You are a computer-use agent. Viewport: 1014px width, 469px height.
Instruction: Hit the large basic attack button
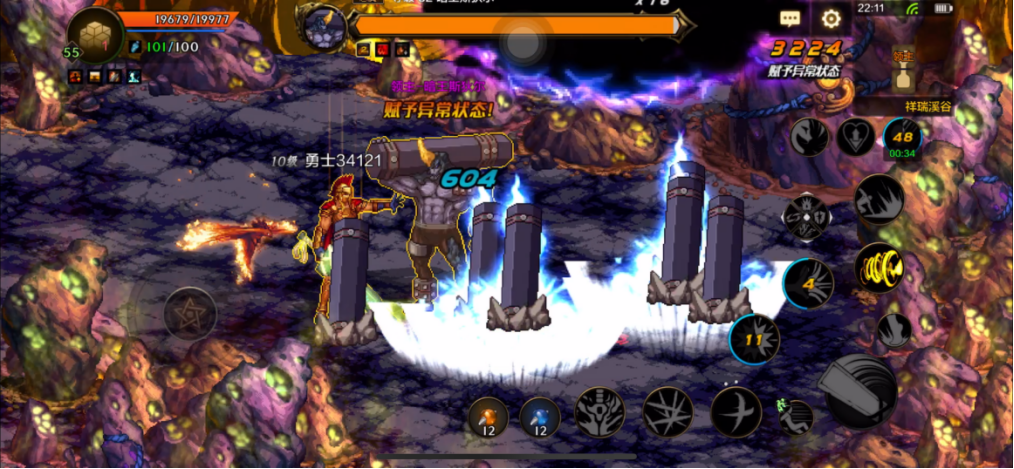[859, 390]
